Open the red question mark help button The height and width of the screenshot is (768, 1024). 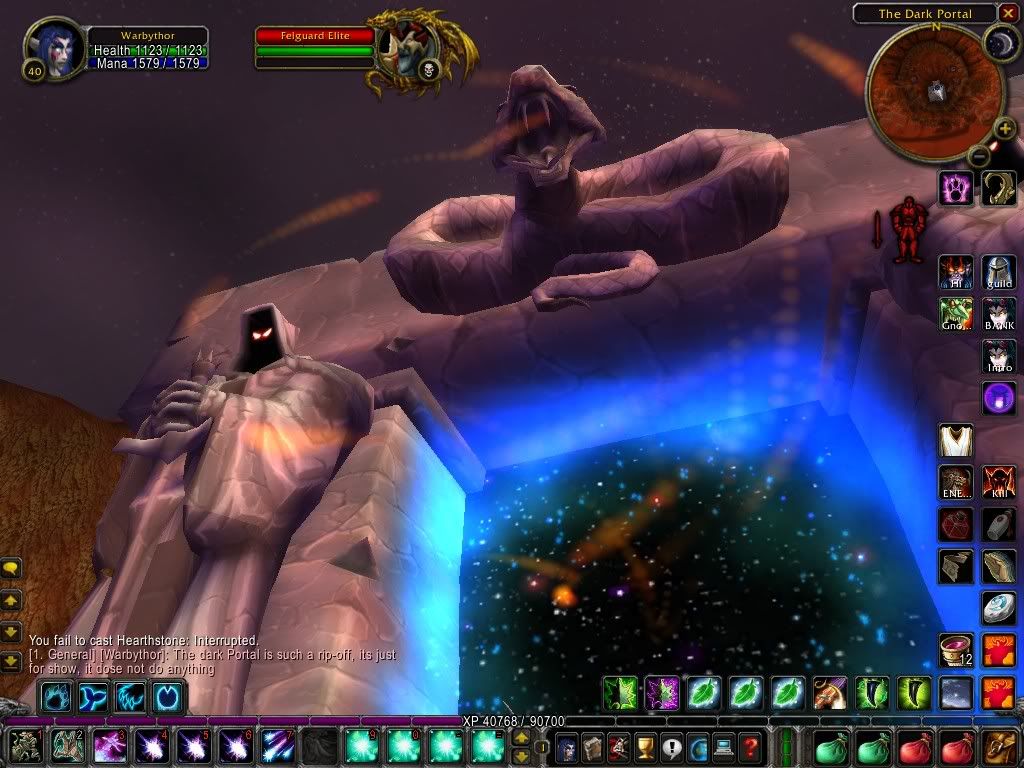tap(749, 746)
